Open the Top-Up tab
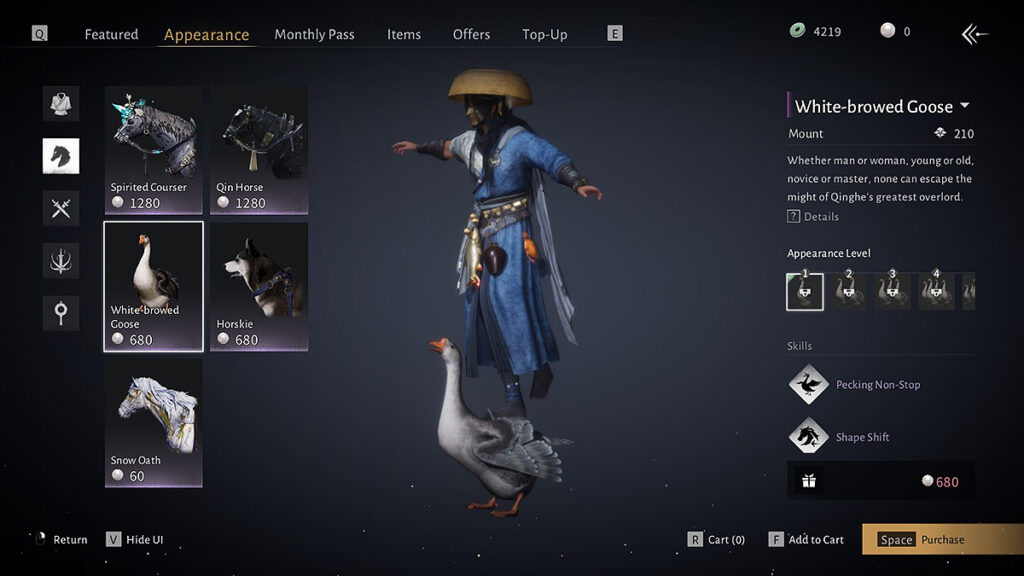The width and height of the screenshot is (1024, 576). [x=544, y=34]
